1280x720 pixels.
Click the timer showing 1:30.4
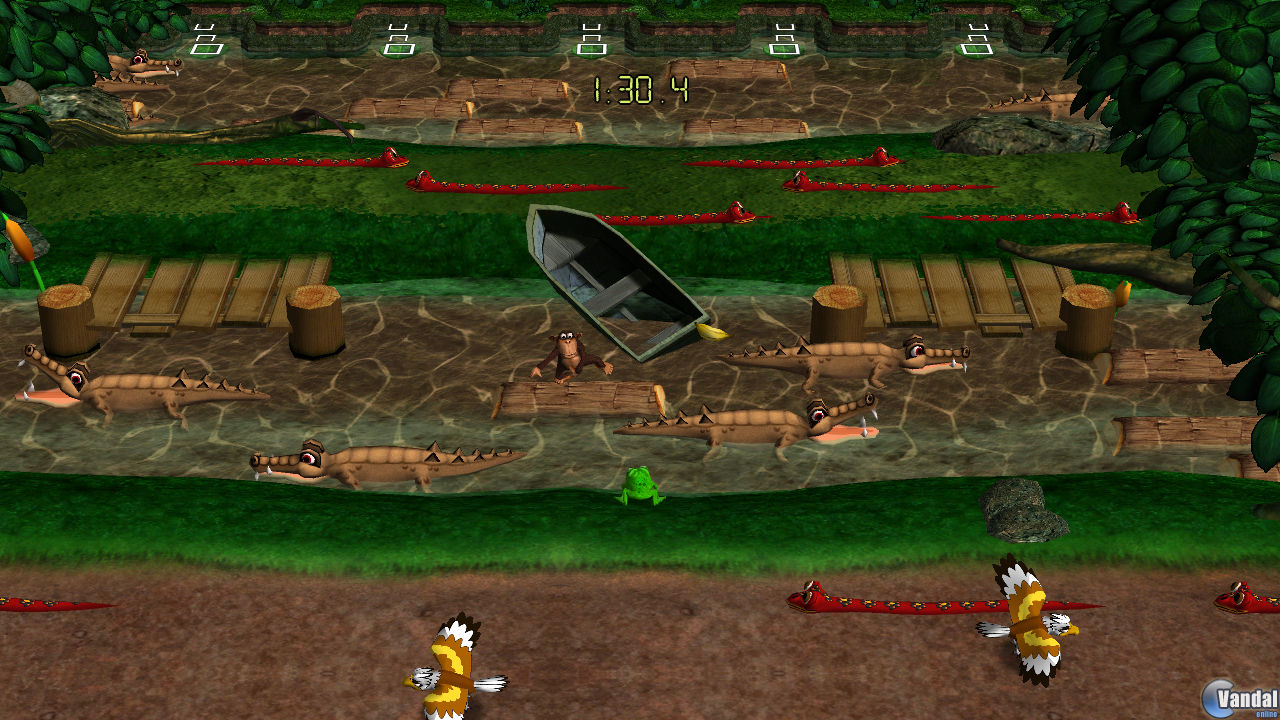(x=645, y=88)
